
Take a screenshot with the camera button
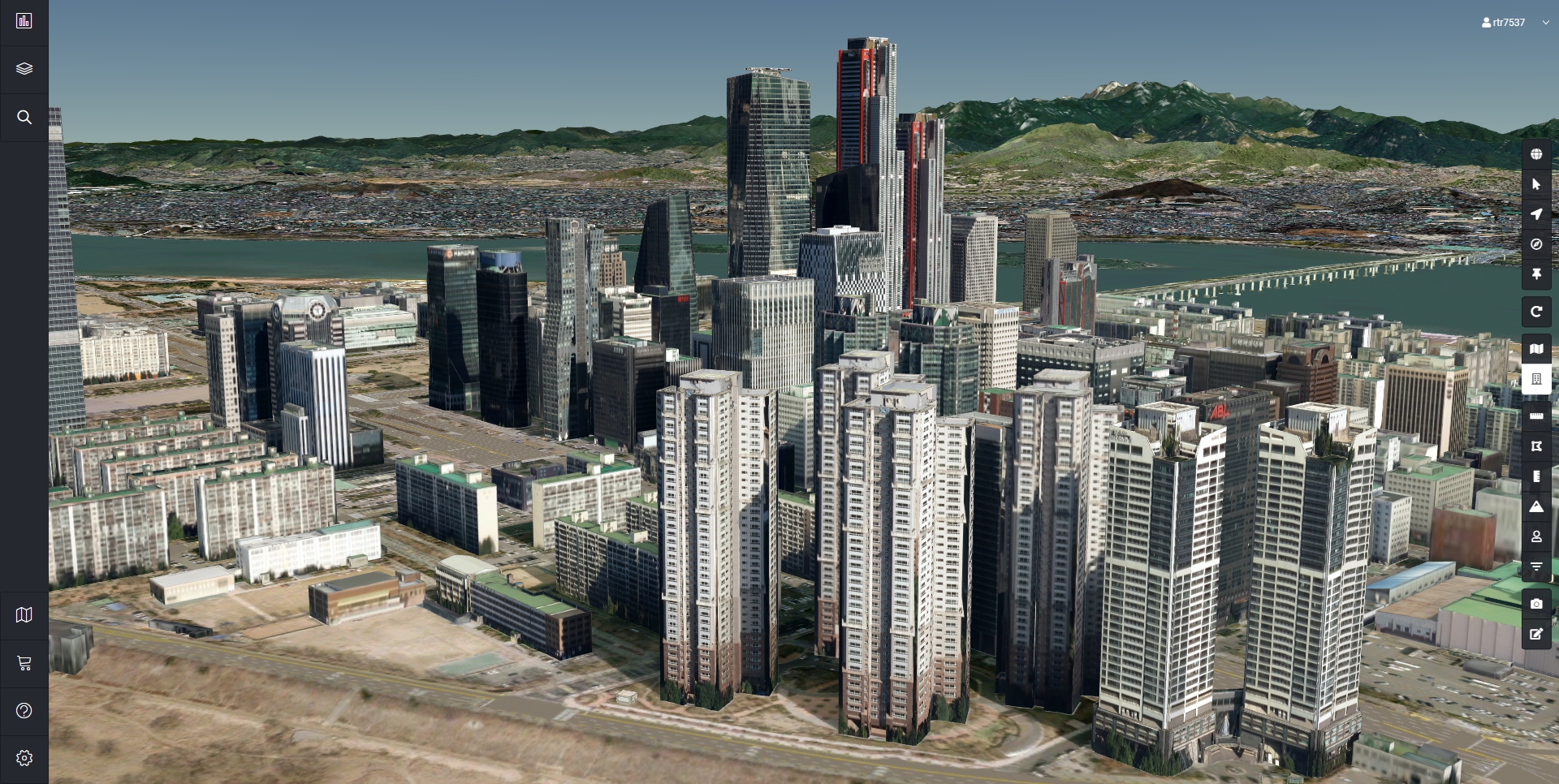click(1536, 604)
